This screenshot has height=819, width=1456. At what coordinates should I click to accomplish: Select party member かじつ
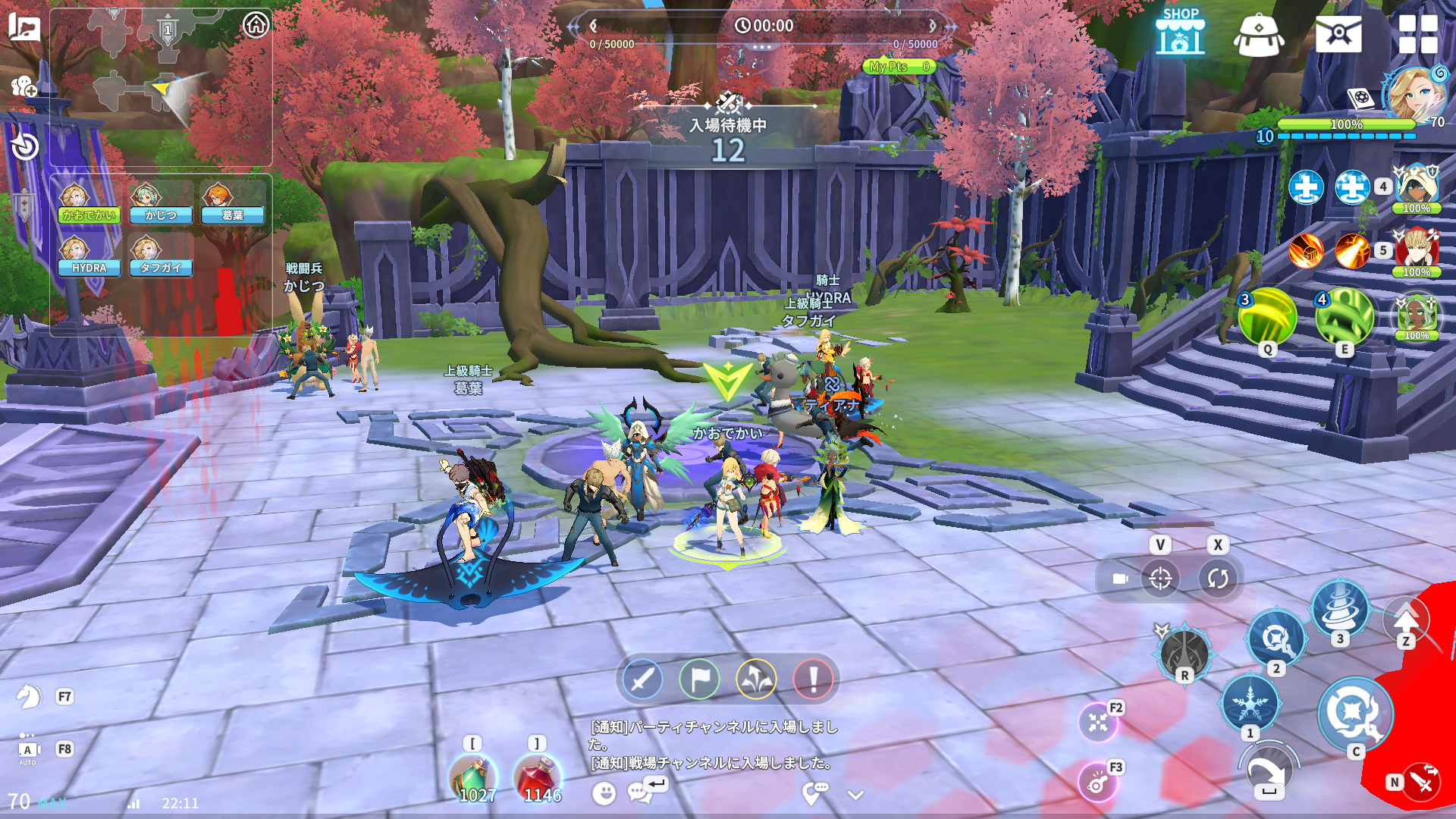[x=160, y=203]
